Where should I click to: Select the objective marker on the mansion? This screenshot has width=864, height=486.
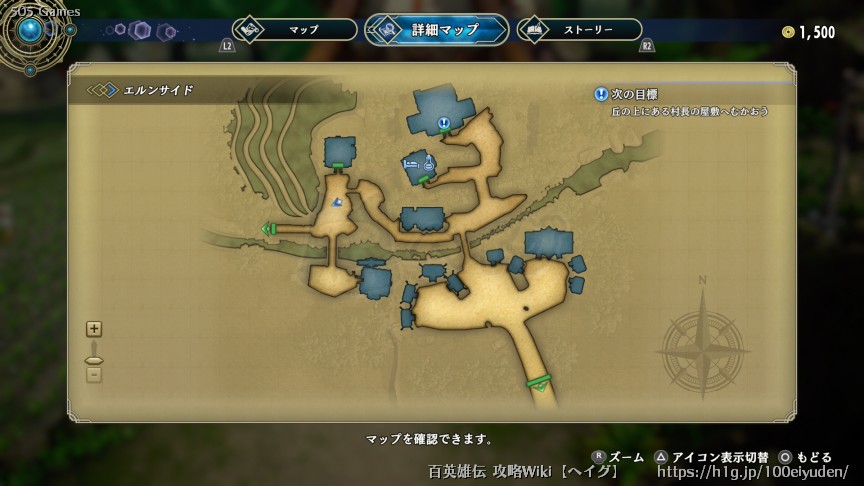click(x=443, y=123)
